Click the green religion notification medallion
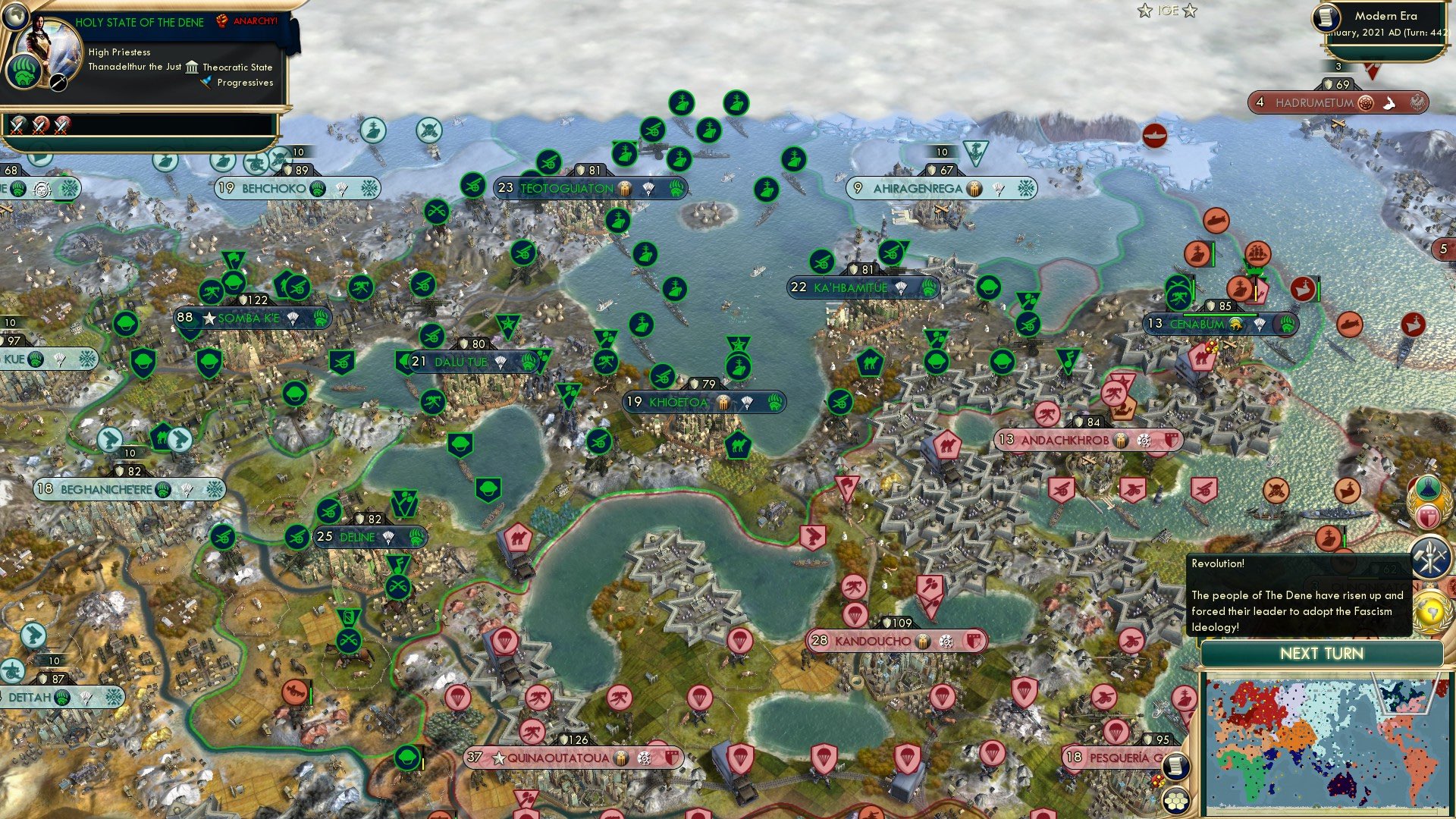The height and width of the screenshot is (819, 1456). [x=1428, y=489]
